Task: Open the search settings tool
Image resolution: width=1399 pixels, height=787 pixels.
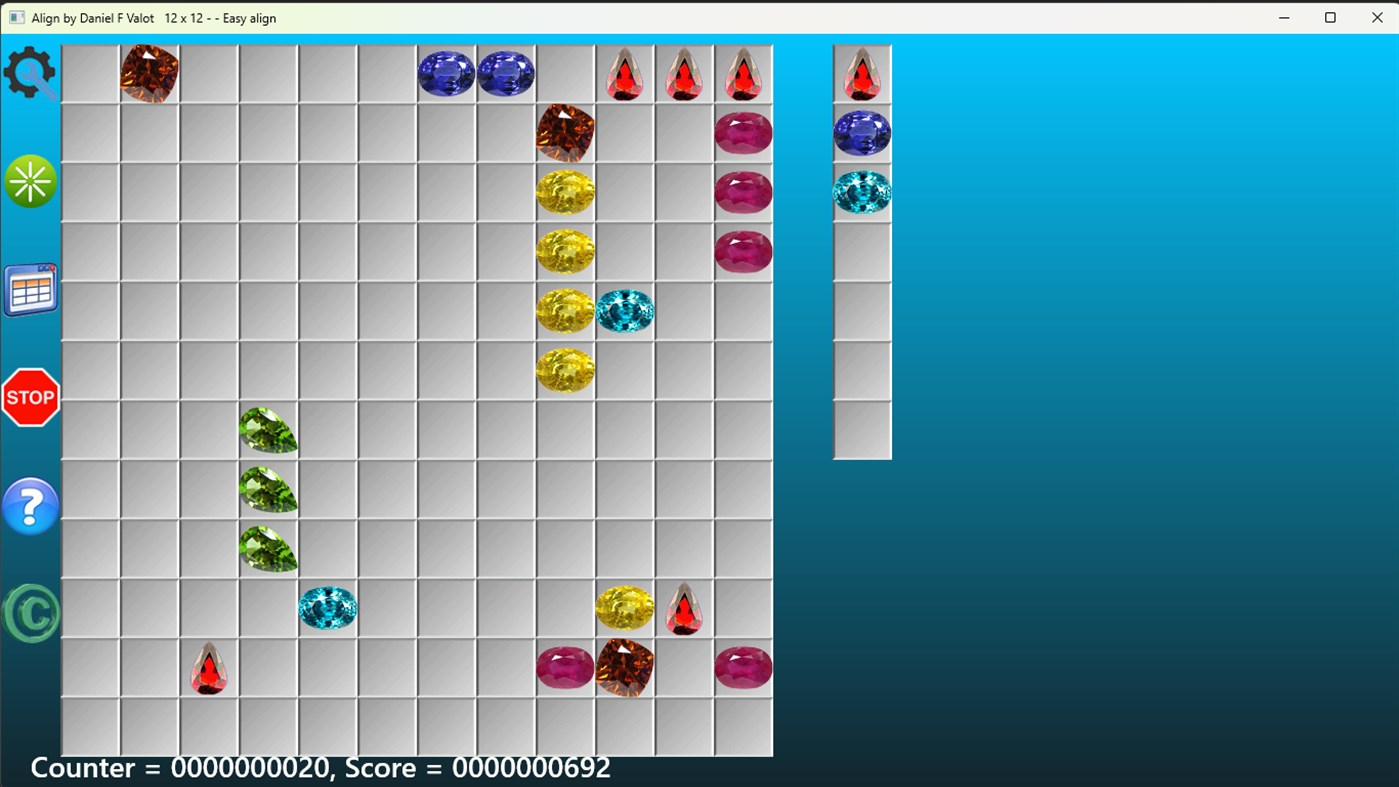Action: click(x=30, y=73)
